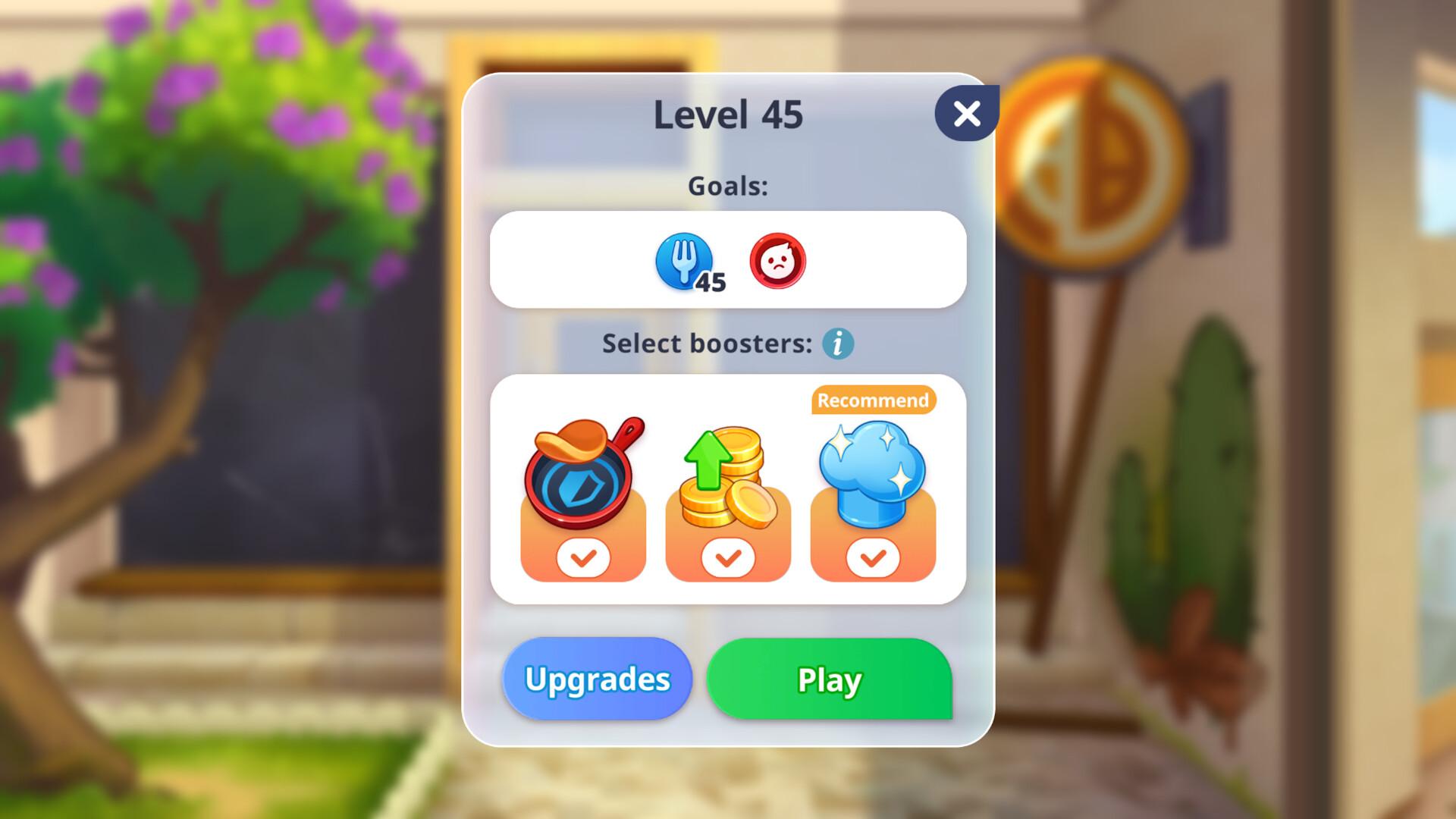Disable the coin boost booster checkbox
This screenshot has width=1456, height=819.
(x=727, y=557)
